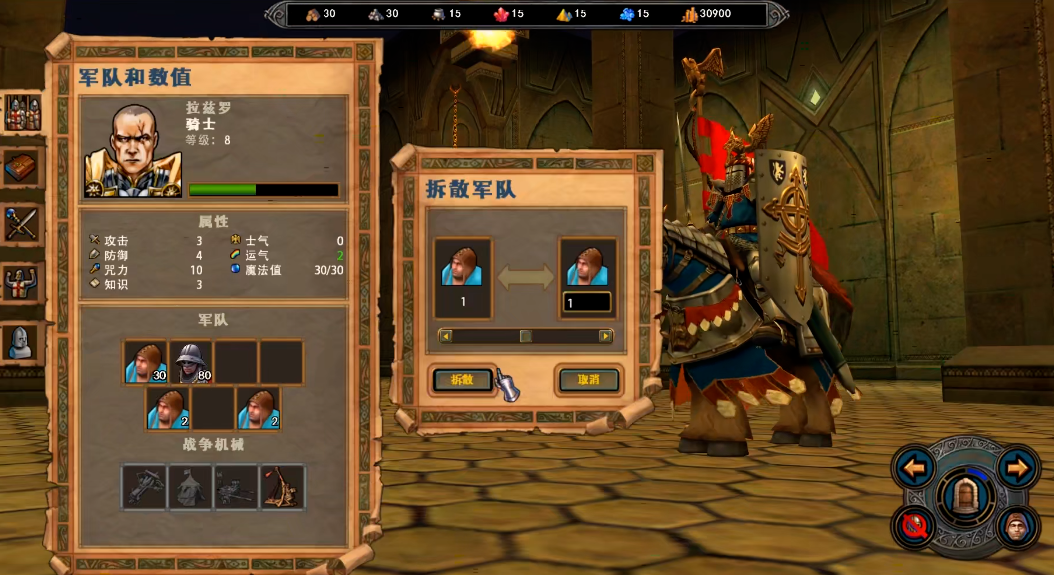Click the split dialog's slider handle
This screenshot has height=575, width=1054.
coord(525,336)
